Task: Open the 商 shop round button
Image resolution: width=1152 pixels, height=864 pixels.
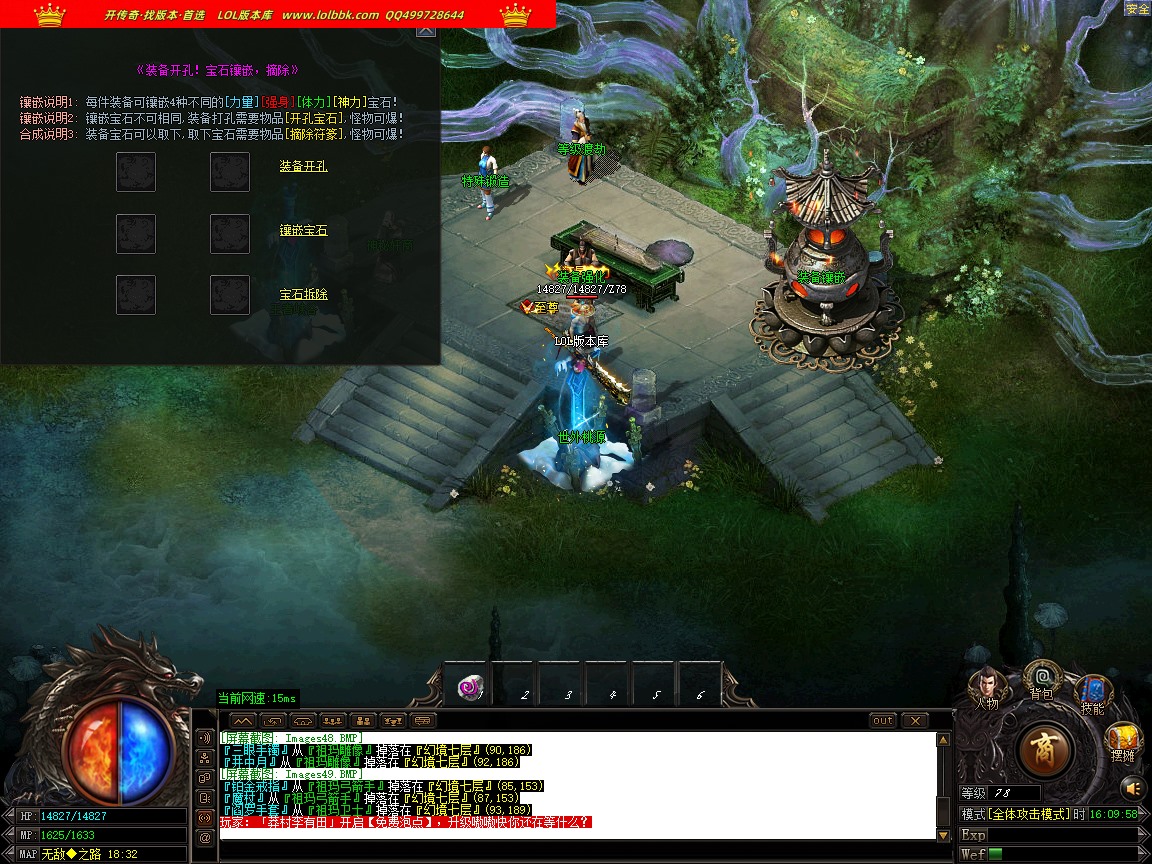Action: click(1046, 748)
